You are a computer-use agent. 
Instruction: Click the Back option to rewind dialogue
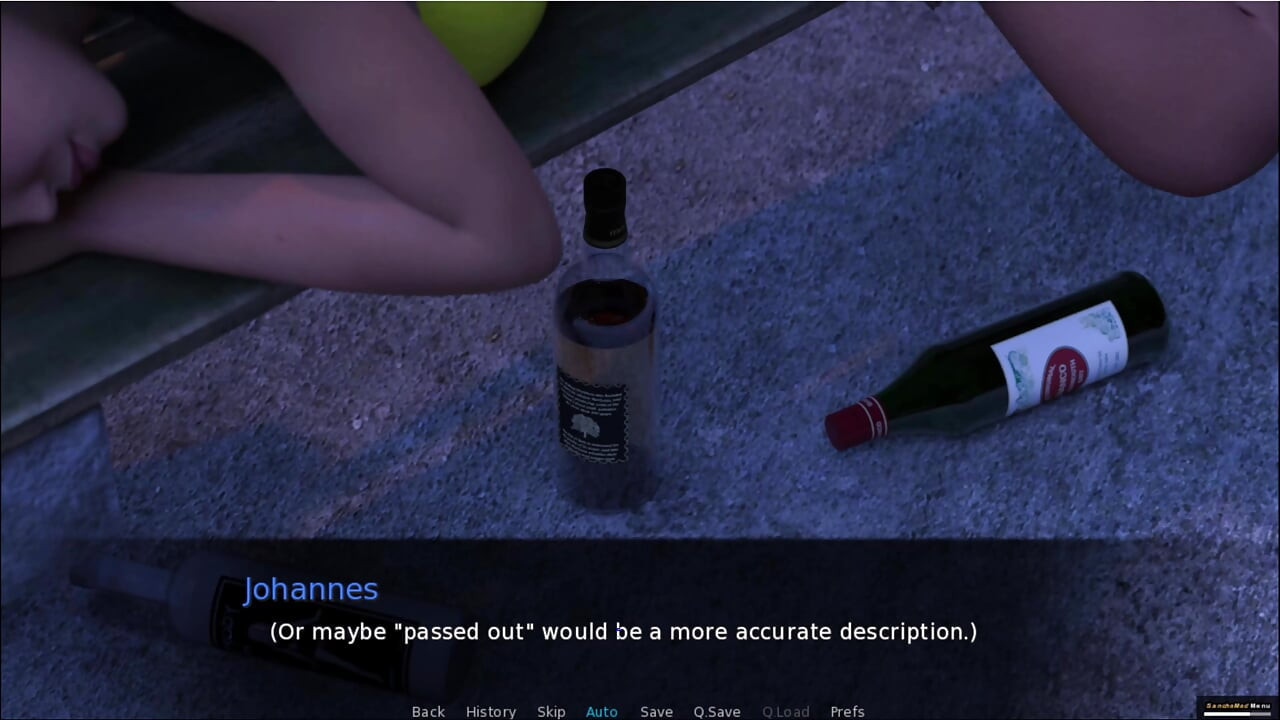(x=428, y=711)
